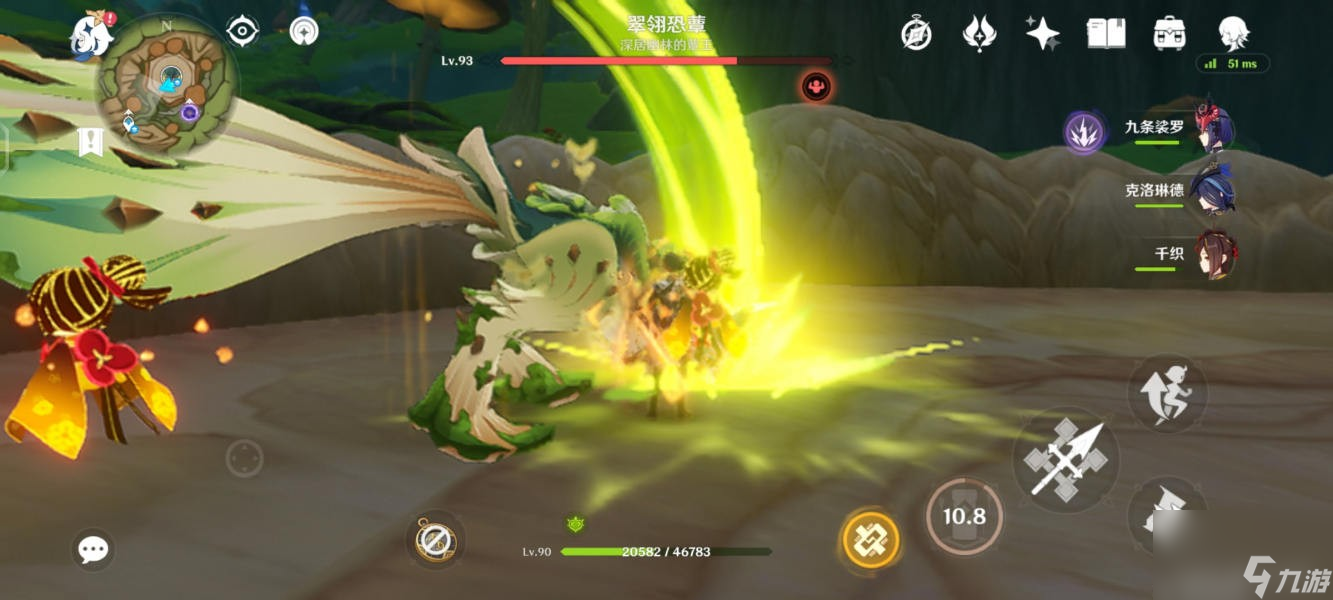Image resolution: width=1333 pixels, height=600 pixels.
Task: Open the backpack inventory
Action: point(1168,34)
